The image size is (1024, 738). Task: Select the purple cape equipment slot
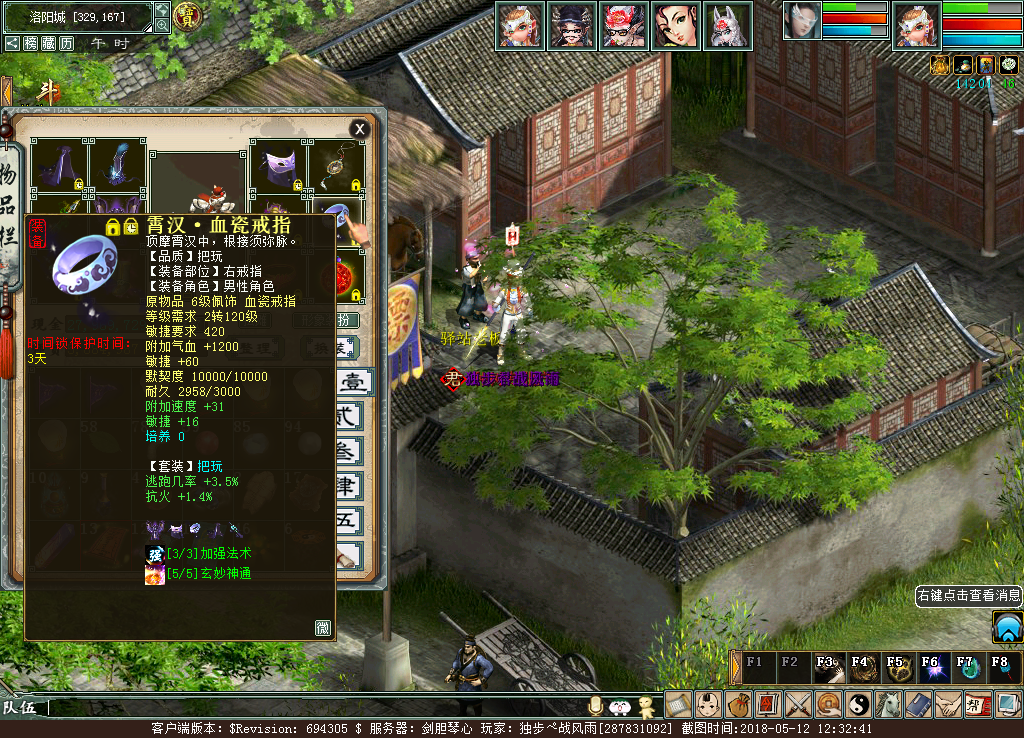pos(59,166)
